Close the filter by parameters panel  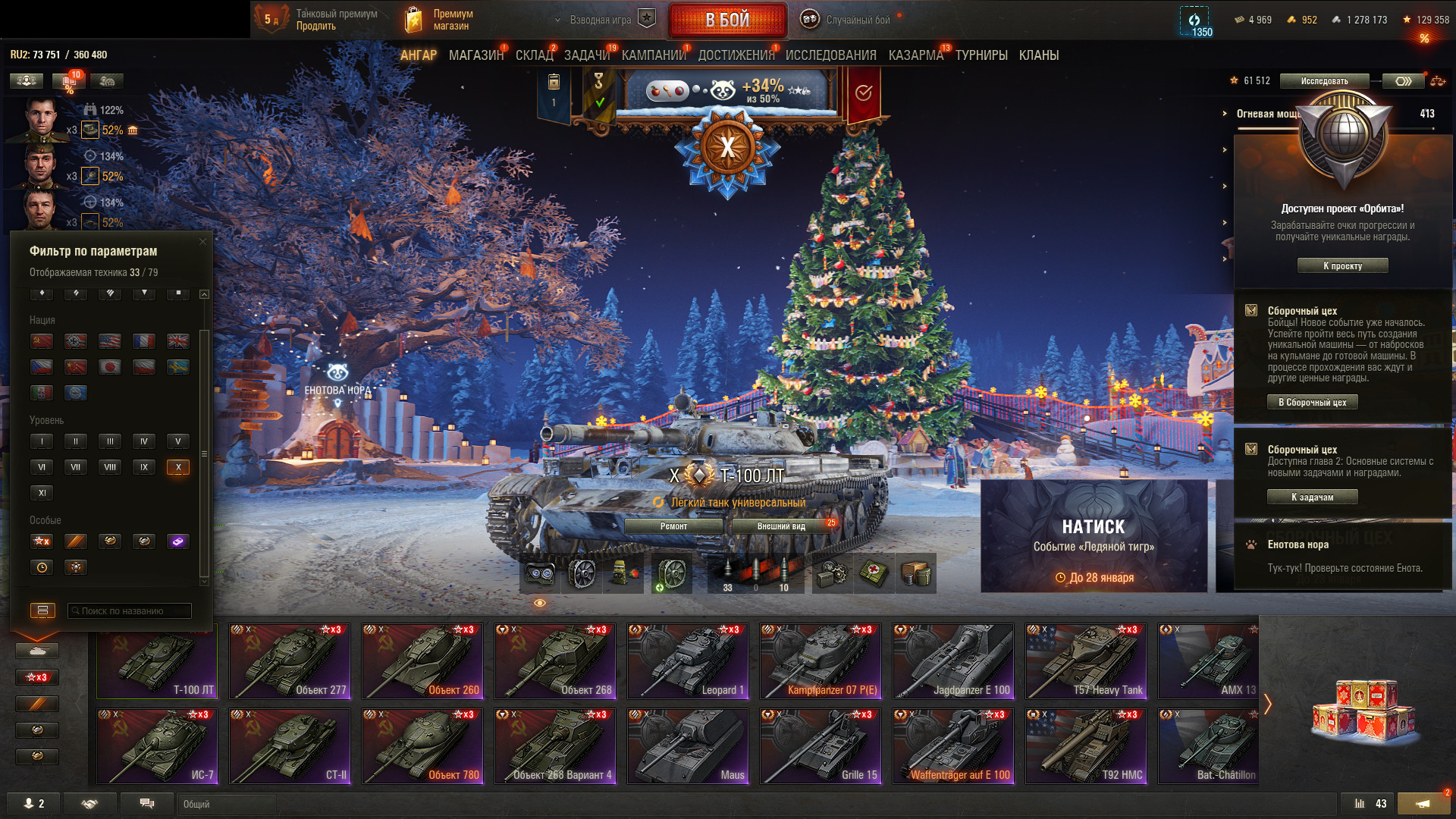point(202,242)
